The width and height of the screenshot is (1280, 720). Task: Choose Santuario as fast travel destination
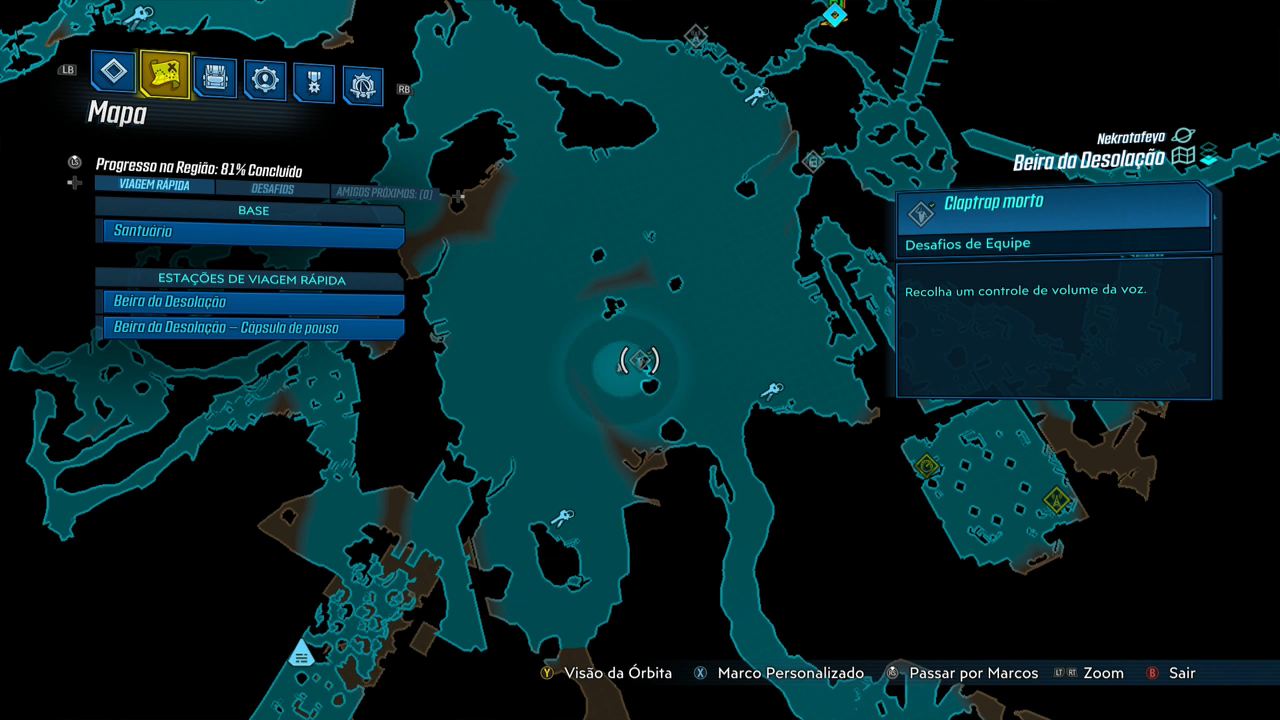coord(253,232)
